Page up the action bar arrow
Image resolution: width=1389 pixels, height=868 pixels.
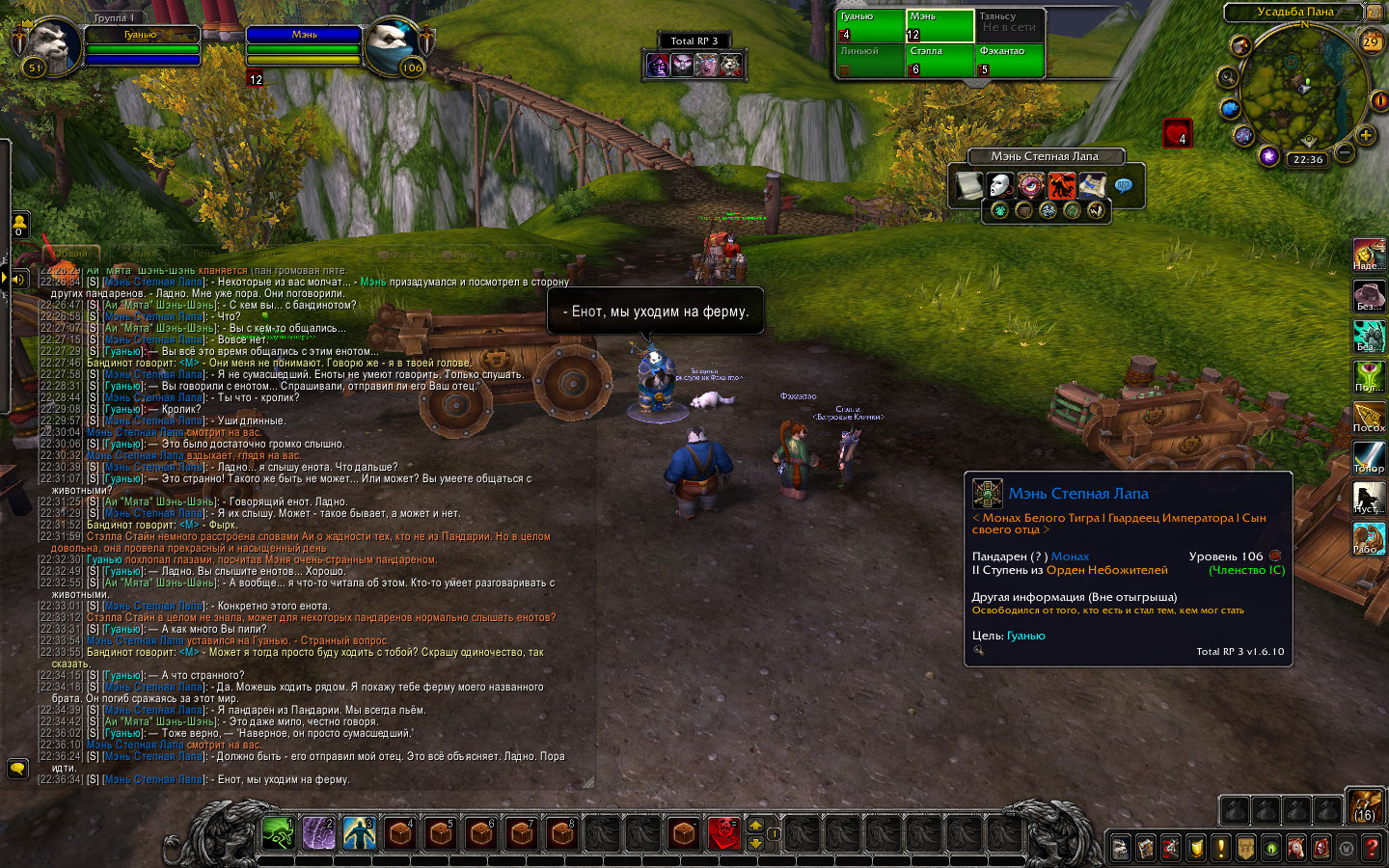(x=755, y=825)
